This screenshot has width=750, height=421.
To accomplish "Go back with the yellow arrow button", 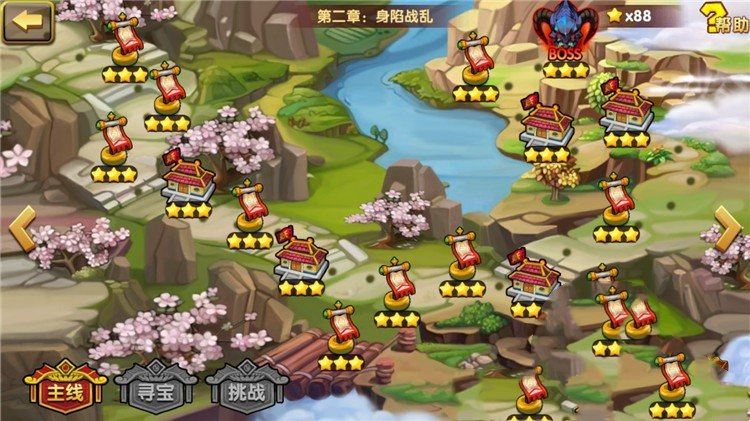I will [x=28, y=20].
